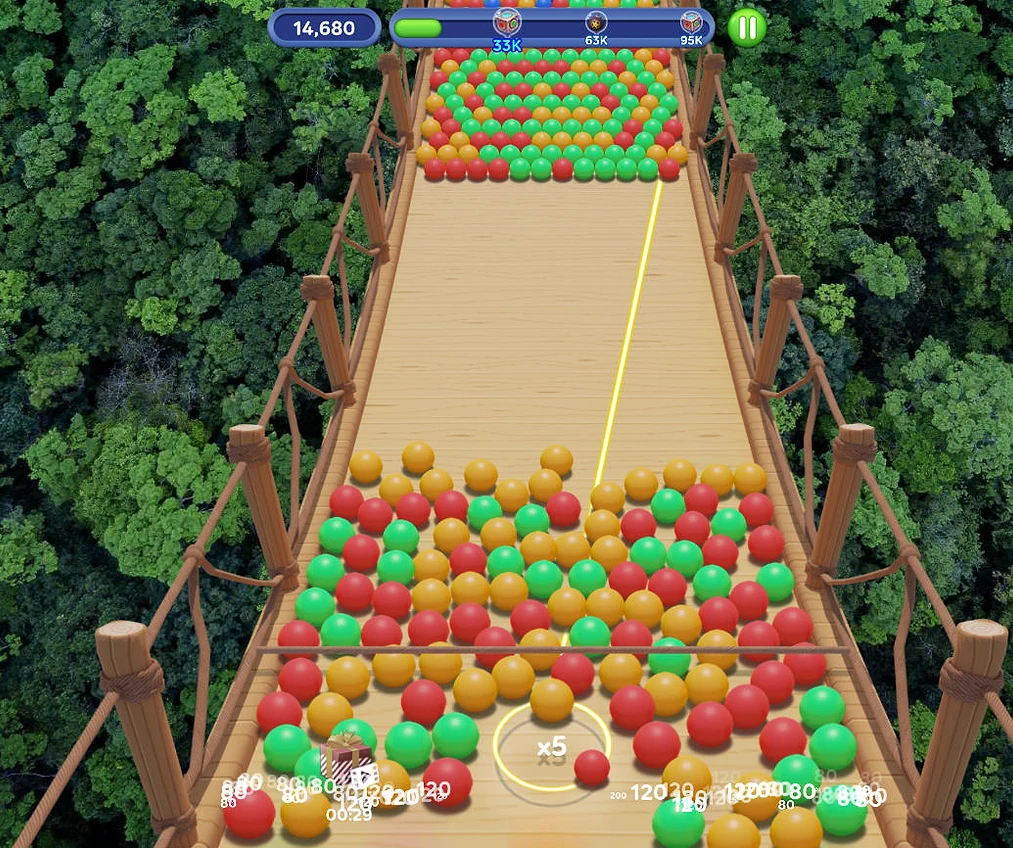This screenshot has width=1013, height=848.
Task: Inspect the 95K reward cube milestone
Action: [691, 23]
